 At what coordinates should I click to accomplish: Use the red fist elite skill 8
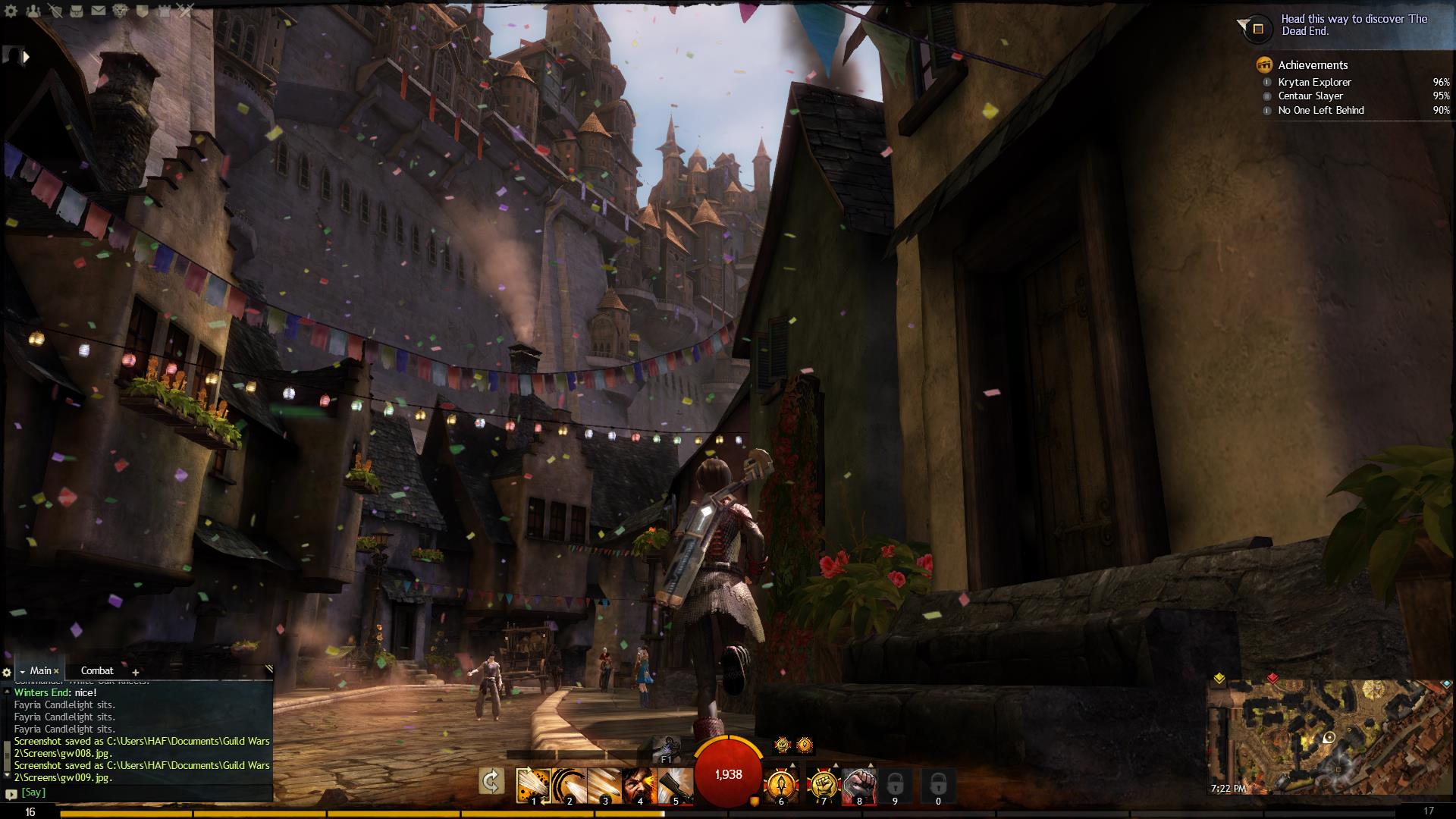[x=858, y=786]
